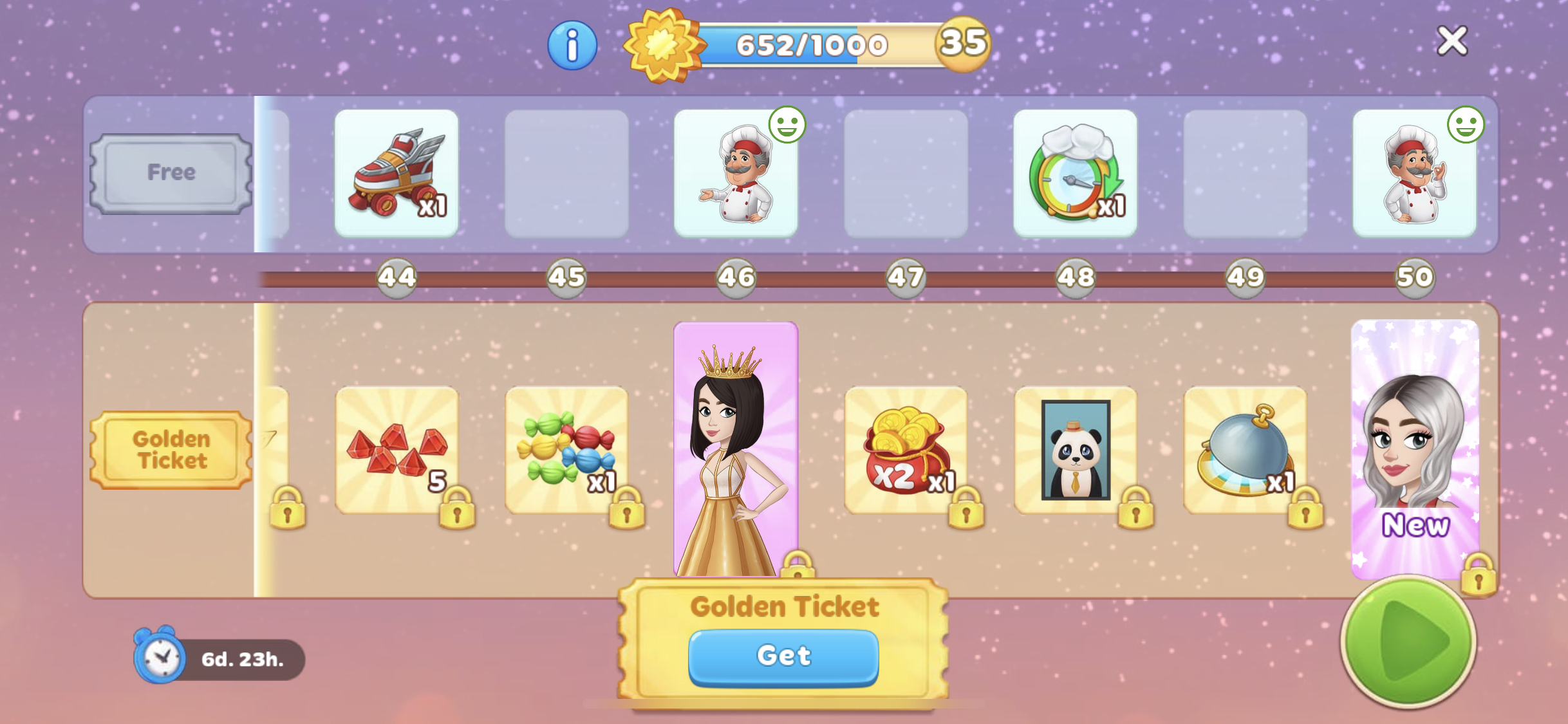Select the level 50 chef reward

1414,172
